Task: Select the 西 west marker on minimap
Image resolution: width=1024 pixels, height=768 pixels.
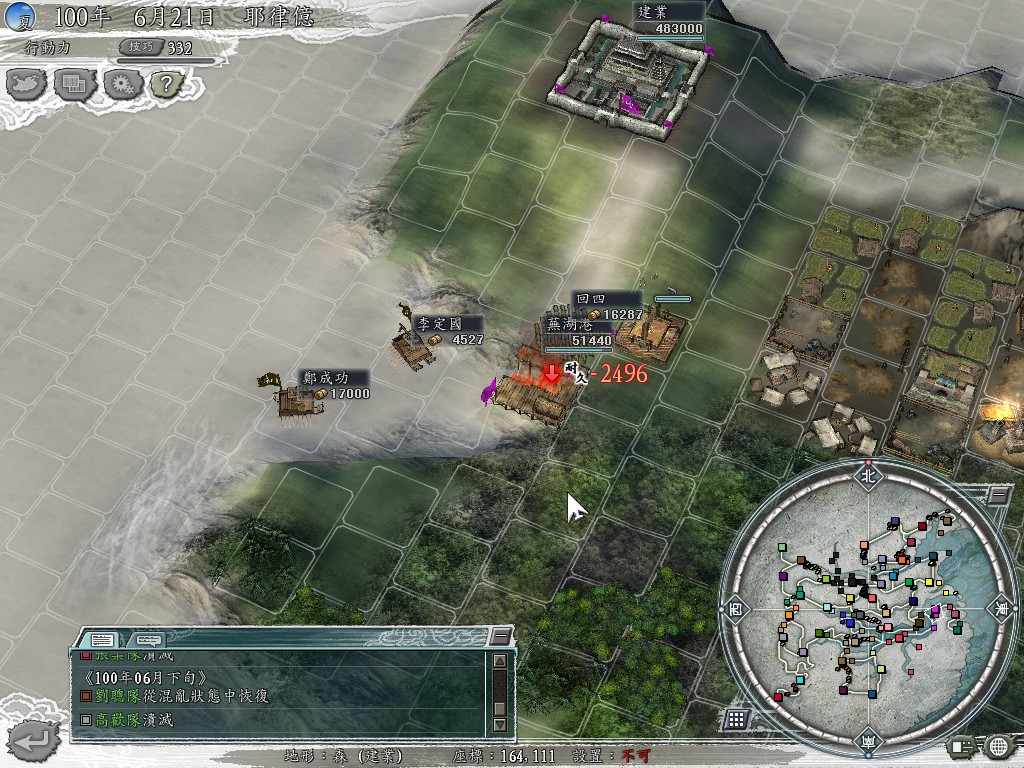Action: coord(735,607)
